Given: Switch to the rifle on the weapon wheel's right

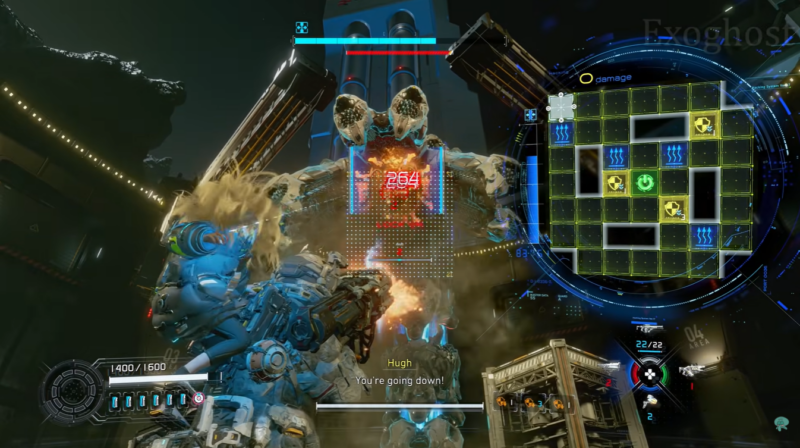Looking at the screenshot, I should (x=689, y=371).
